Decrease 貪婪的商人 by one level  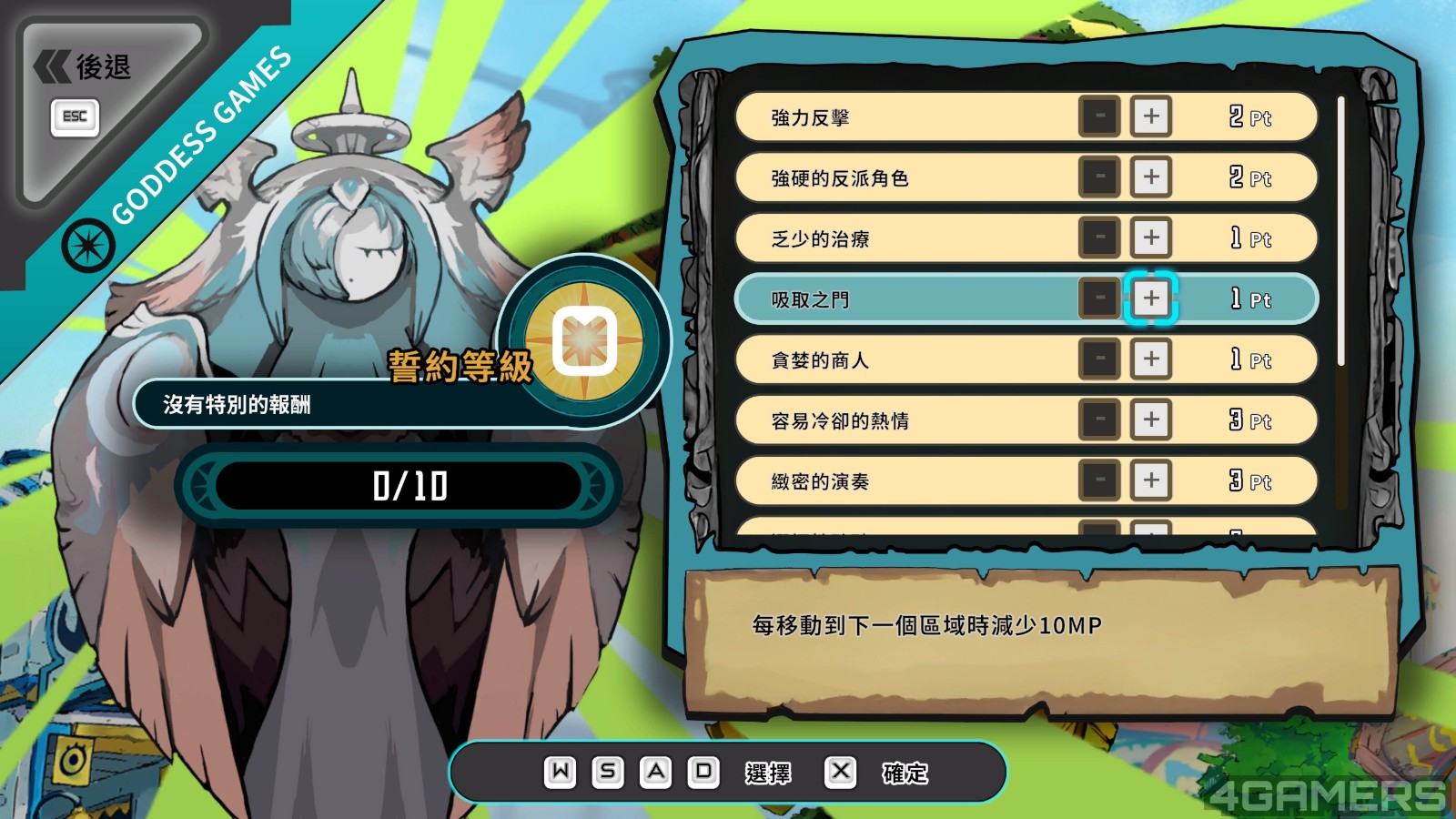point(1099,359)
